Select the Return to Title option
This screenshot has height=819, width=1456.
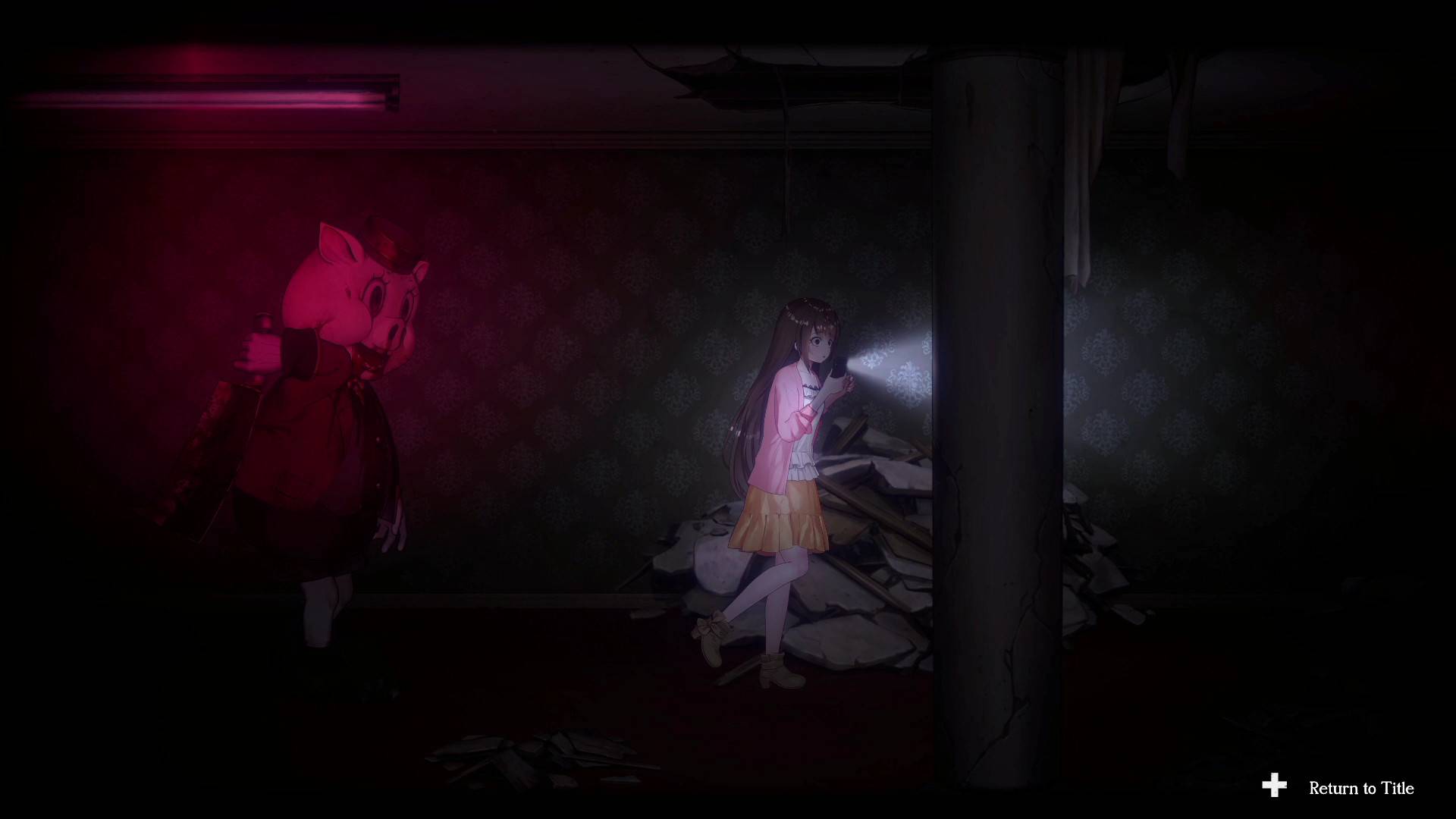click(x=1360, y=788)
